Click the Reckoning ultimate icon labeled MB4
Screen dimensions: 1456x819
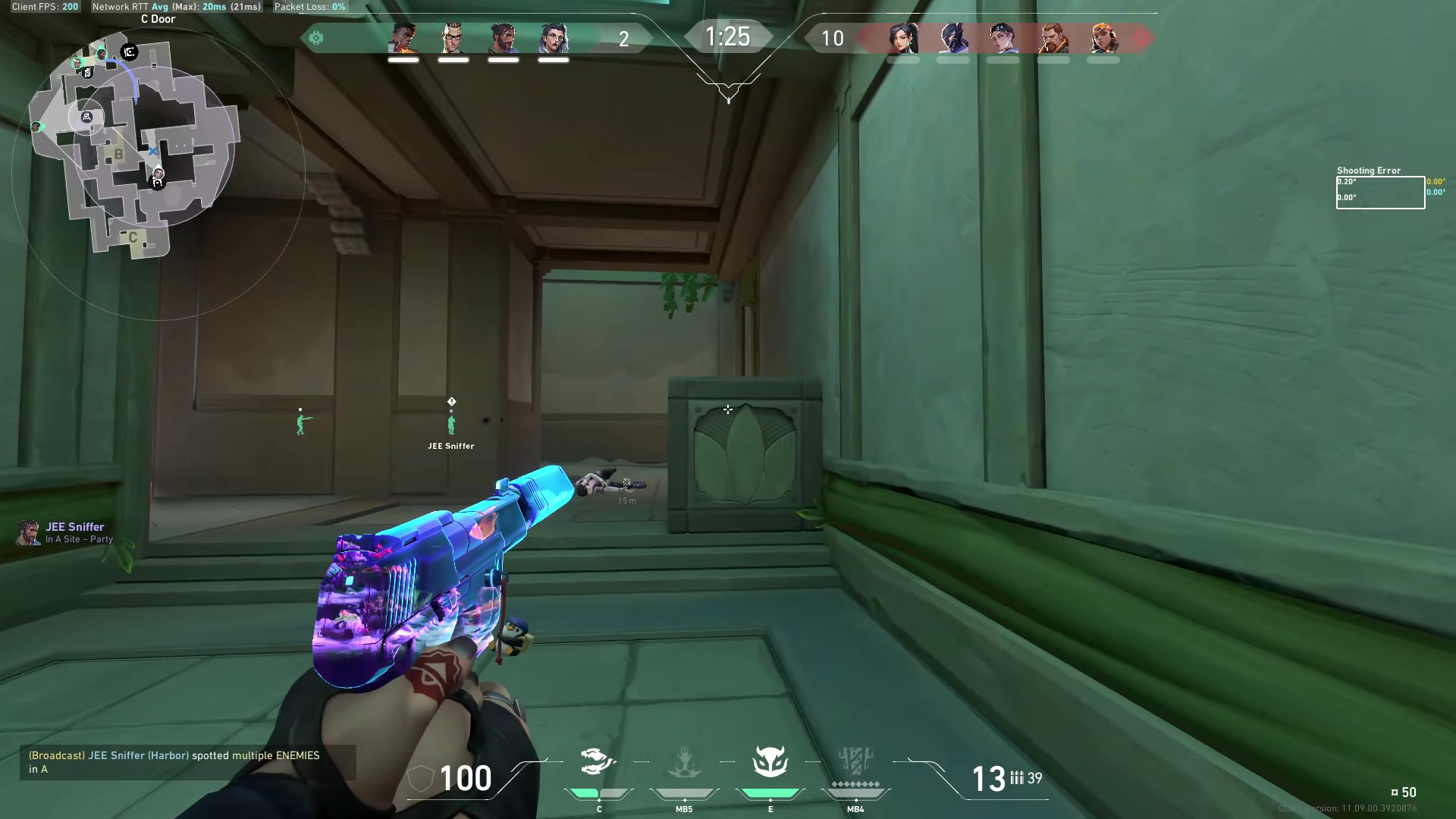[x=855, y=762]
